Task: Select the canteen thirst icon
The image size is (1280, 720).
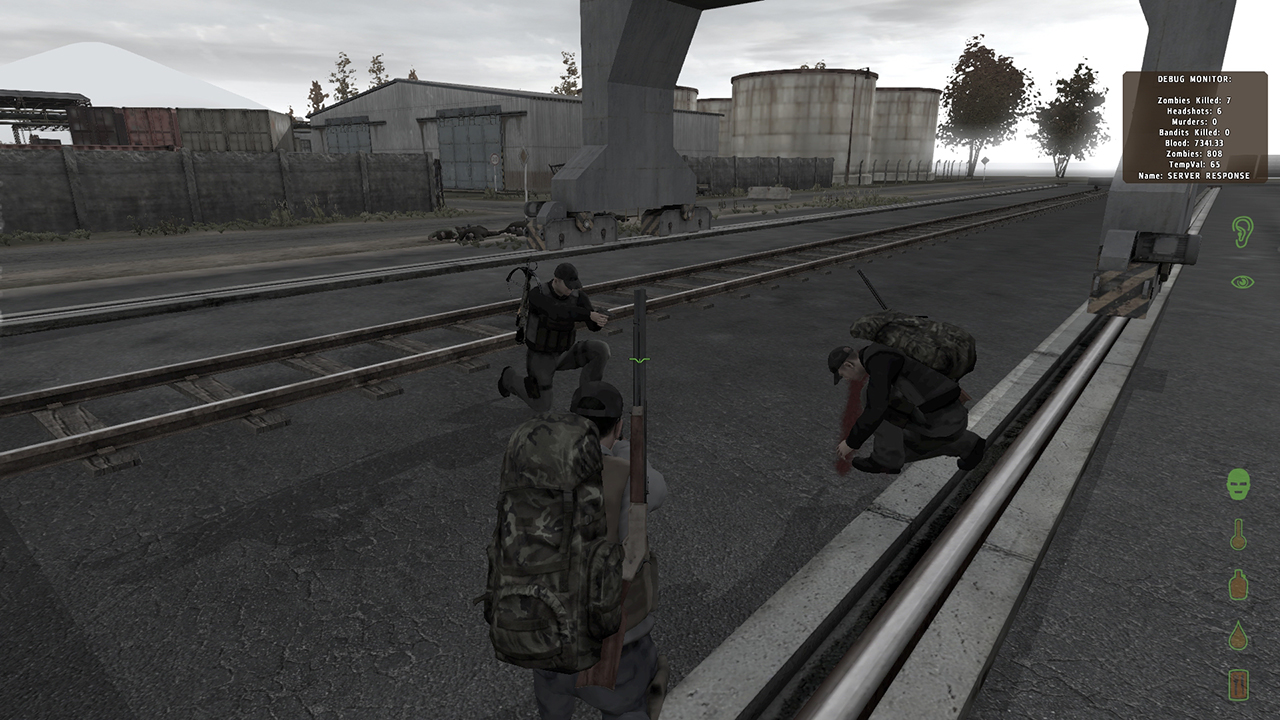Action: click(1238, 584)
